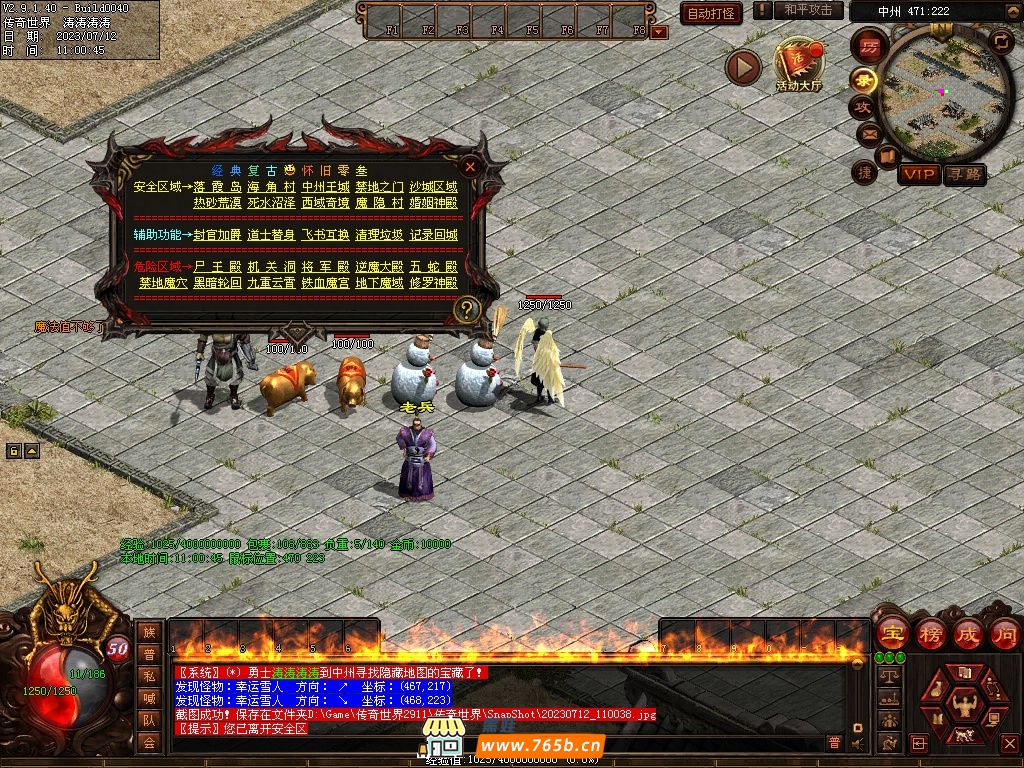
Task: Switch the 和平攻击 attack mode
Action: (807, 10)
